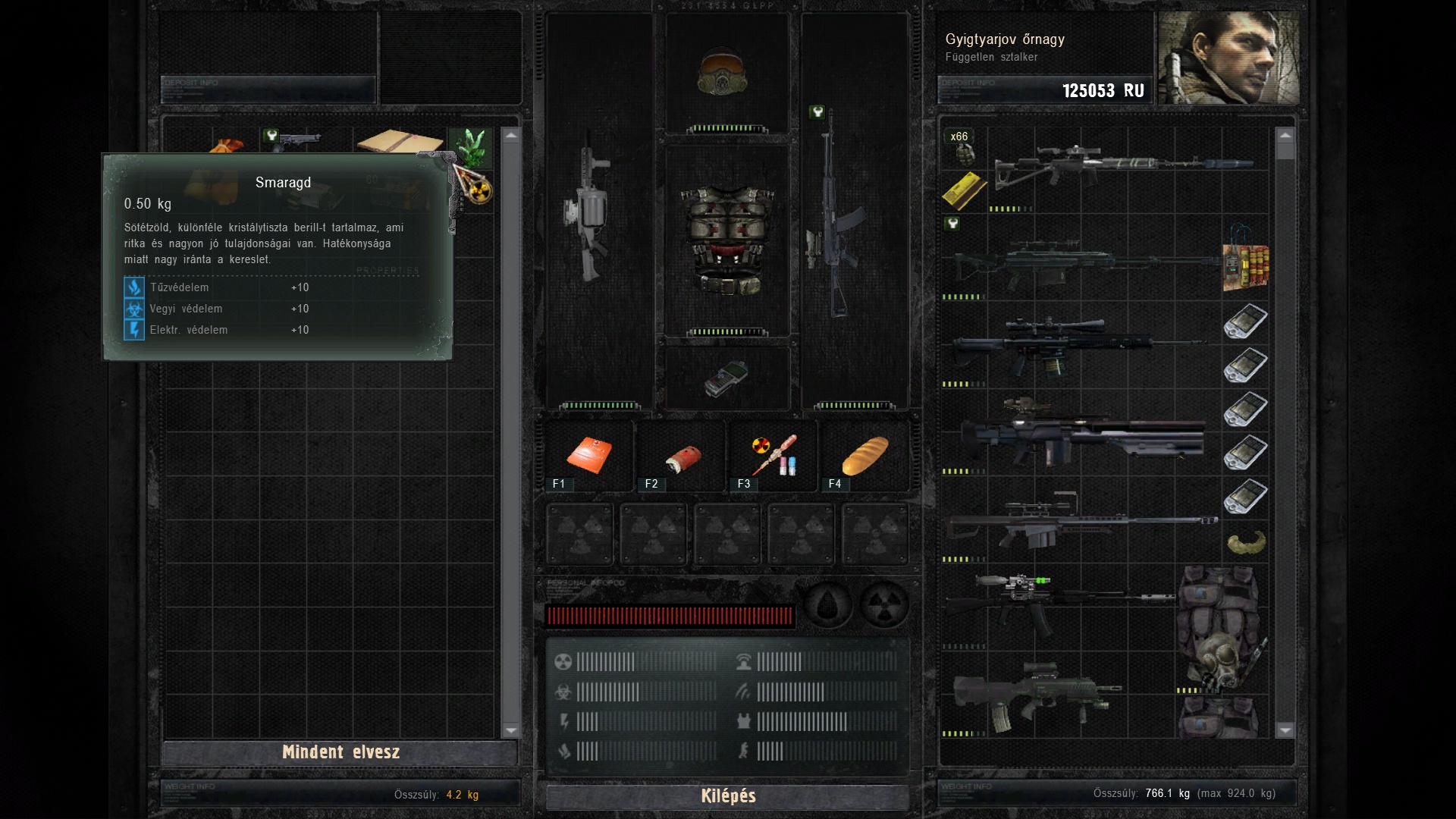1456x819 pixels.
Task: Pick the bread loaf in quick slot F4
Action: (x=864, y=455)
